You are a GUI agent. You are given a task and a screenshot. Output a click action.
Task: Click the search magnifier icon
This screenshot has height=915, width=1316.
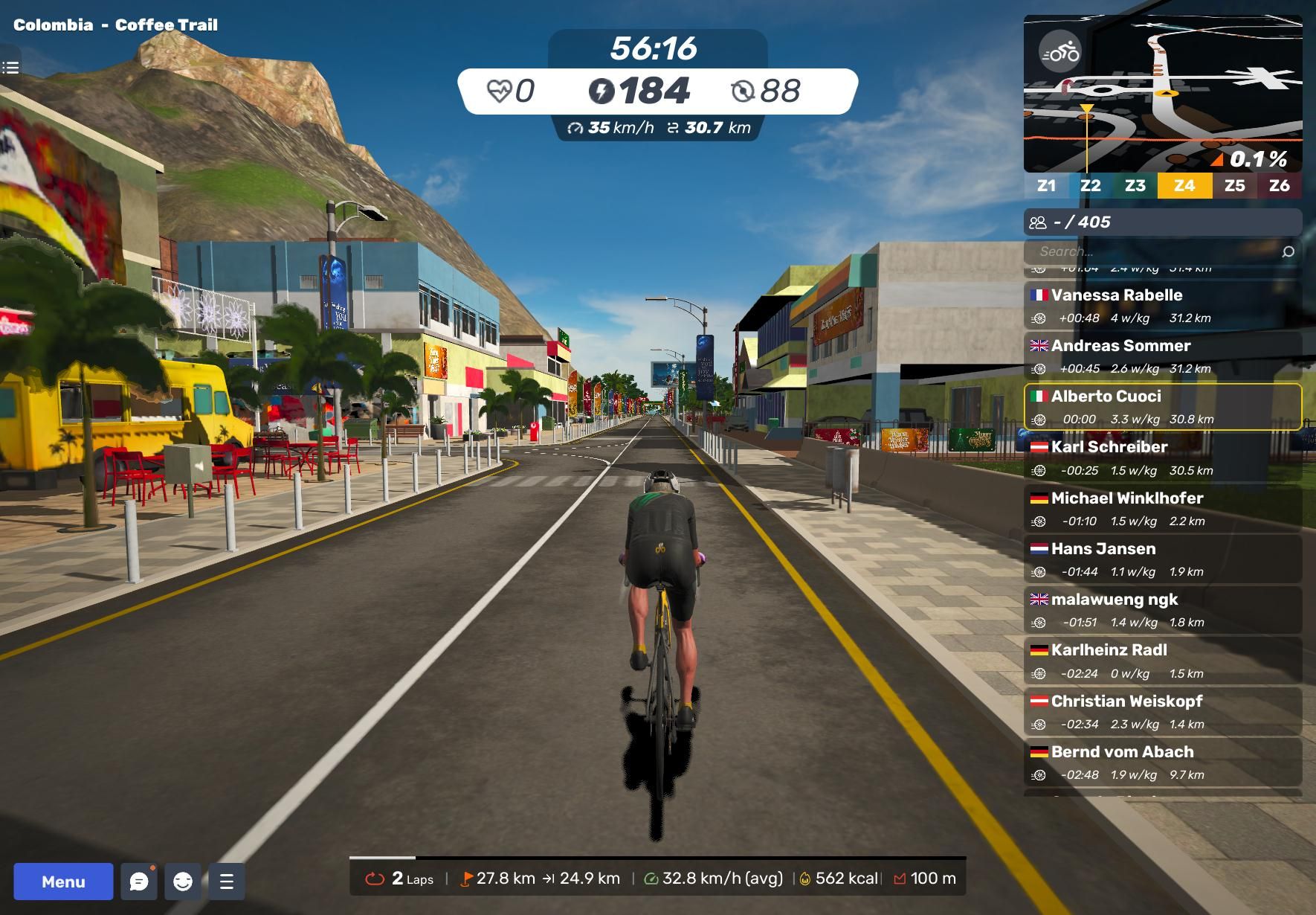click(x=1288, y=251)
